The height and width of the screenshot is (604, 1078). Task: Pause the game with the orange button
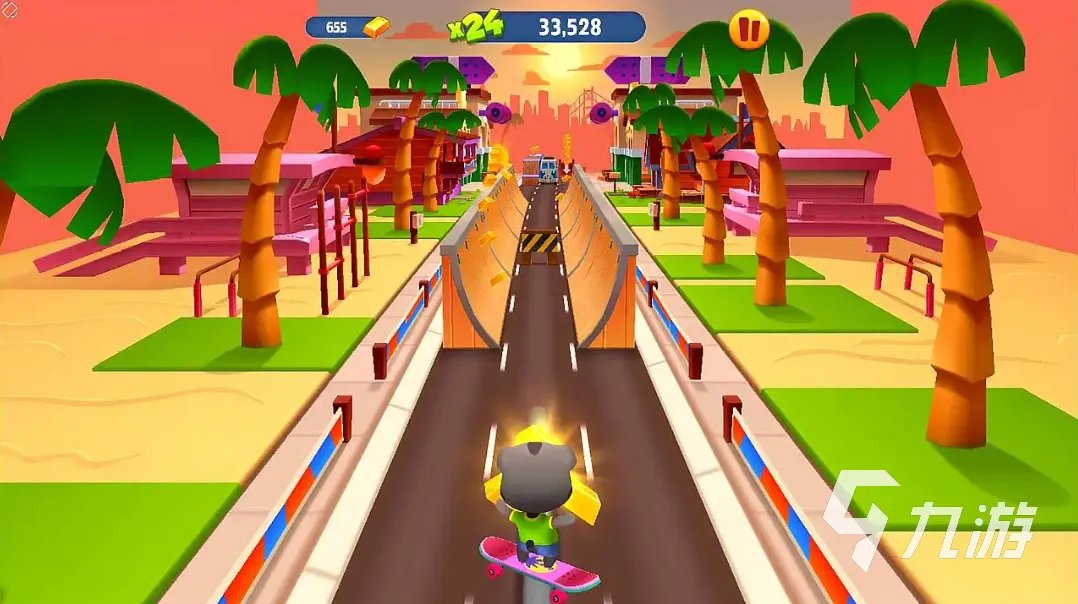748,29
